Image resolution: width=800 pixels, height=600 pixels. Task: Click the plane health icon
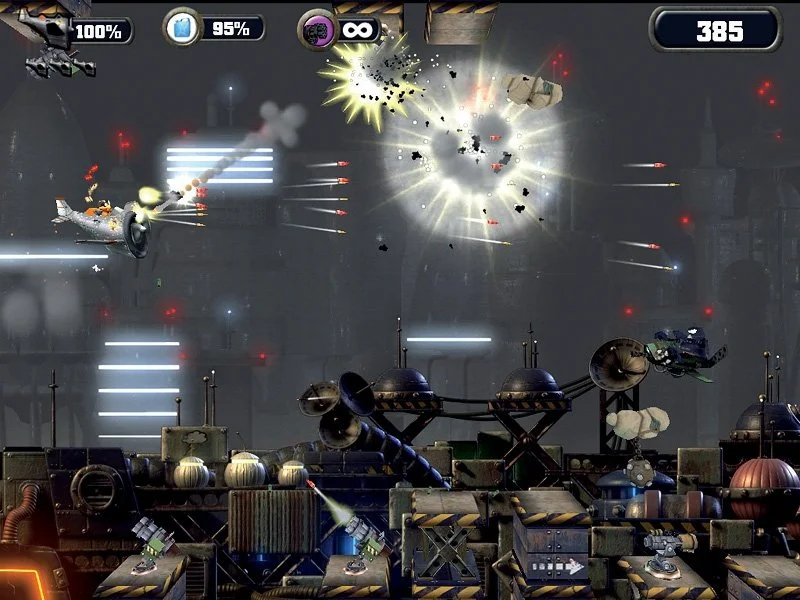(x=50, y=30)
